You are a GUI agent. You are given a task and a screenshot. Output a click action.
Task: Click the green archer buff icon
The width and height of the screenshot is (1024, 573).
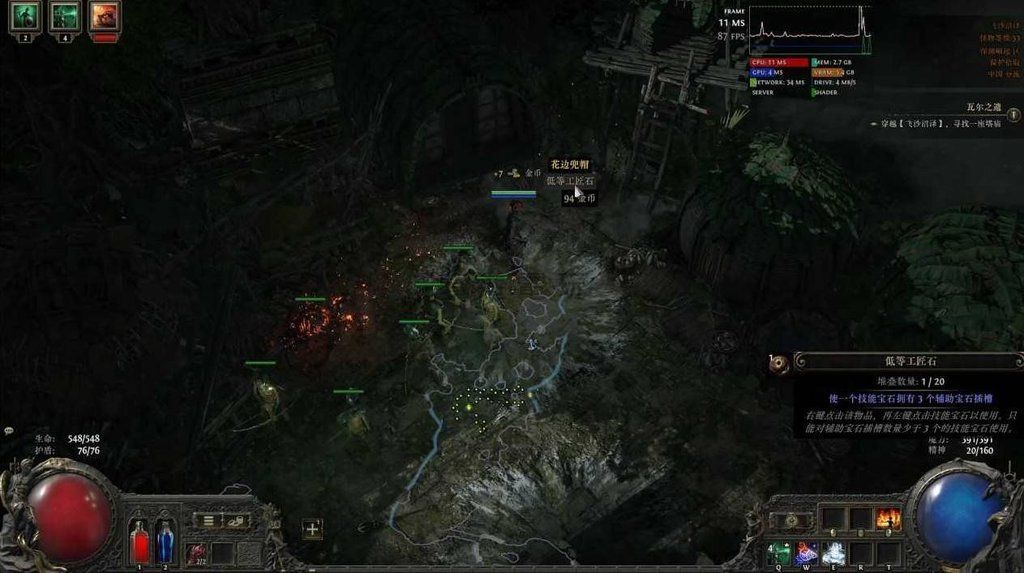[63, 16]
